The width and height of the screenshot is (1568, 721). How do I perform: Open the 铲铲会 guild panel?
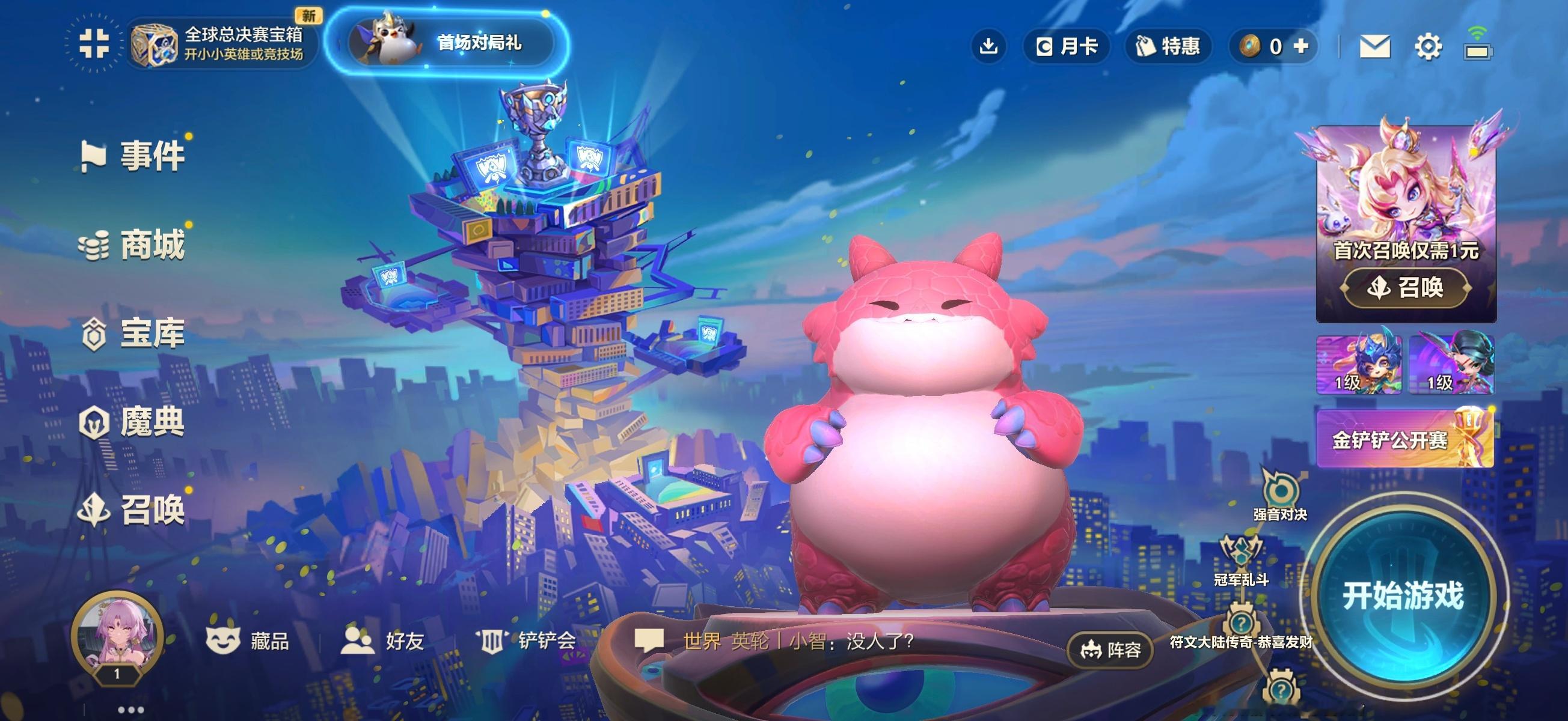tap(527, 640)
